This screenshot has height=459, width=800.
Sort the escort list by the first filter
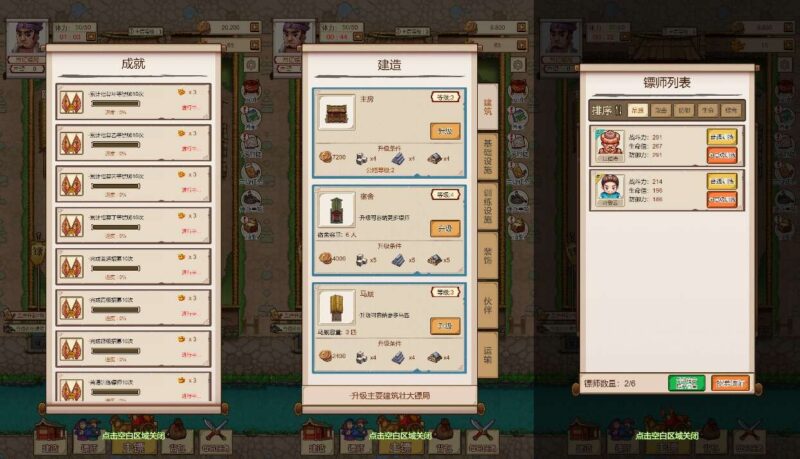click(637, 110)
